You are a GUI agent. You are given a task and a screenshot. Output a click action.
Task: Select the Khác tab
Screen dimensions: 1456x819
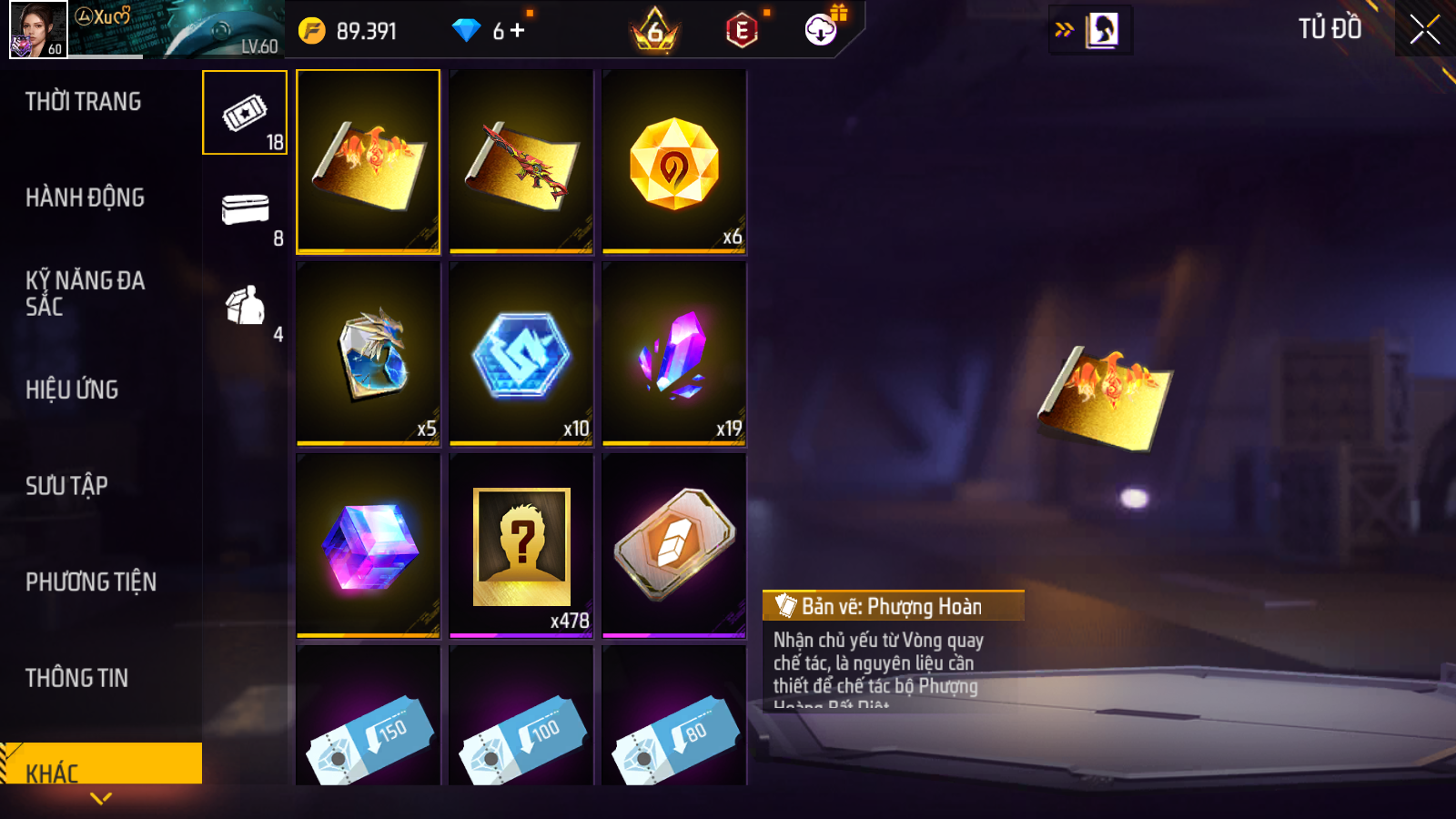[52, 772]
